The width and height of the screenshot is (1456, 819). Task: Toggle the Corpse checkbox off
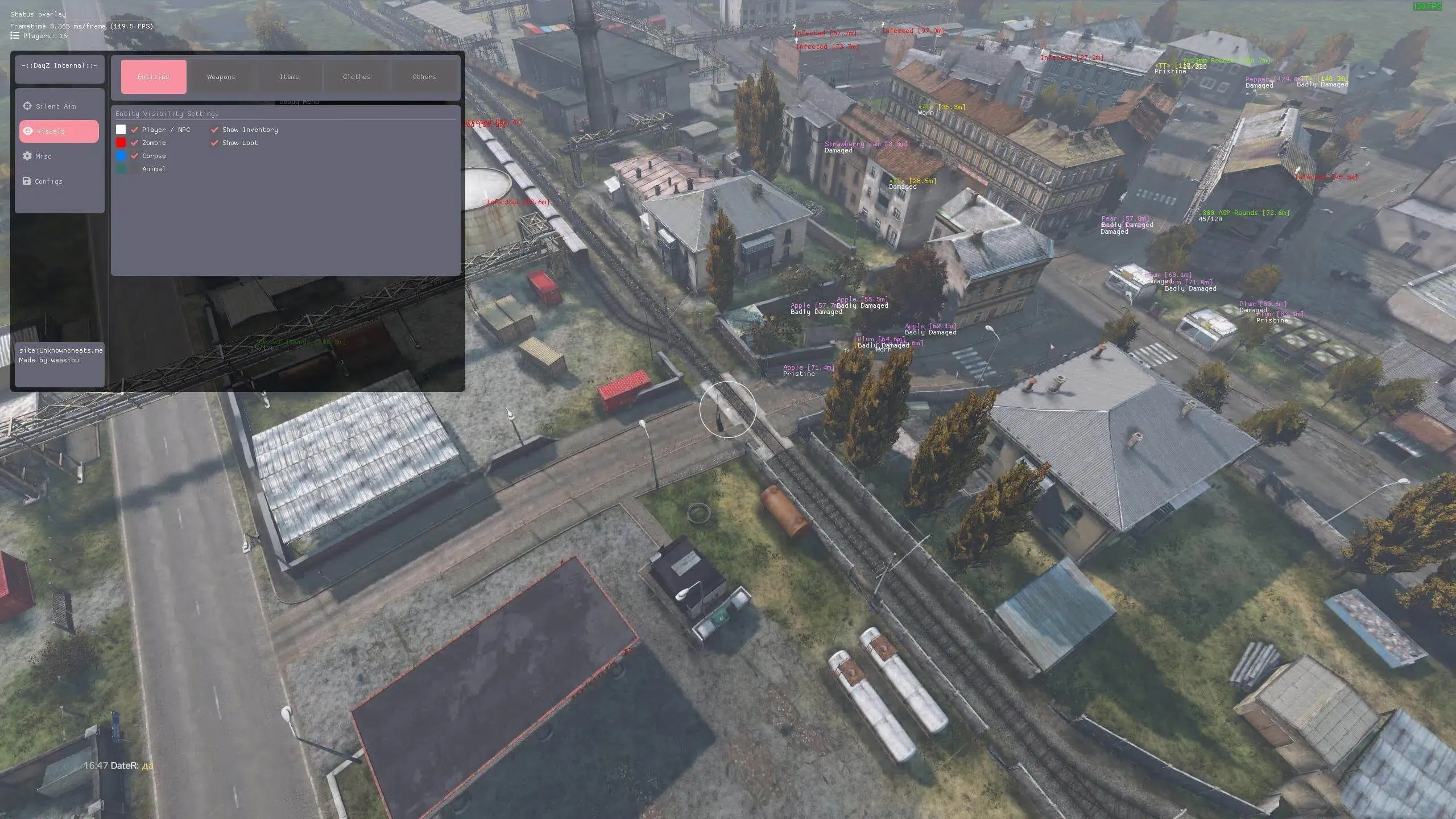(x=134, y=156)
